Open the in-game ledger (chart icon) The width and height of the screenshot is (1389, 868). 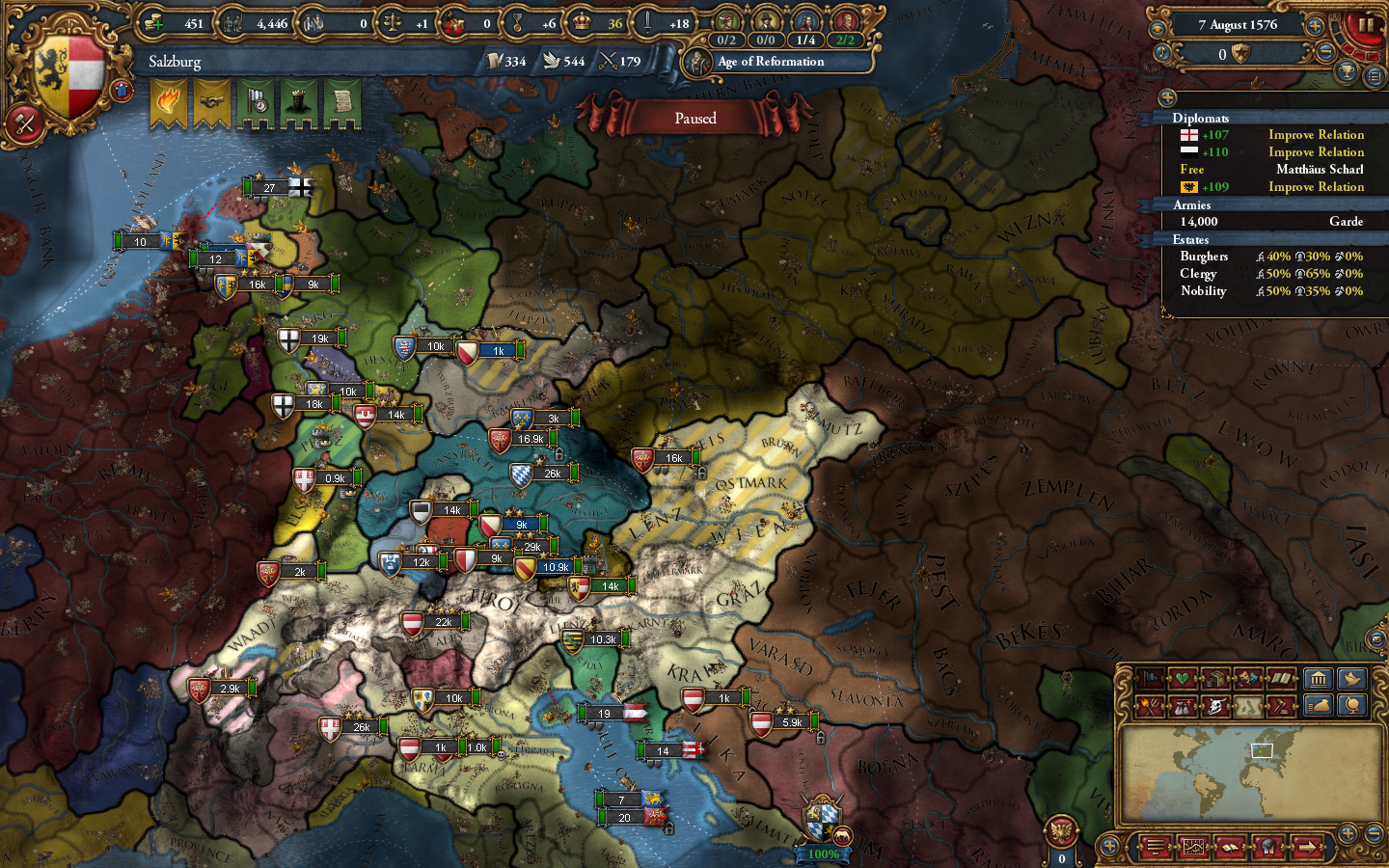click(x=1193, y=848)
